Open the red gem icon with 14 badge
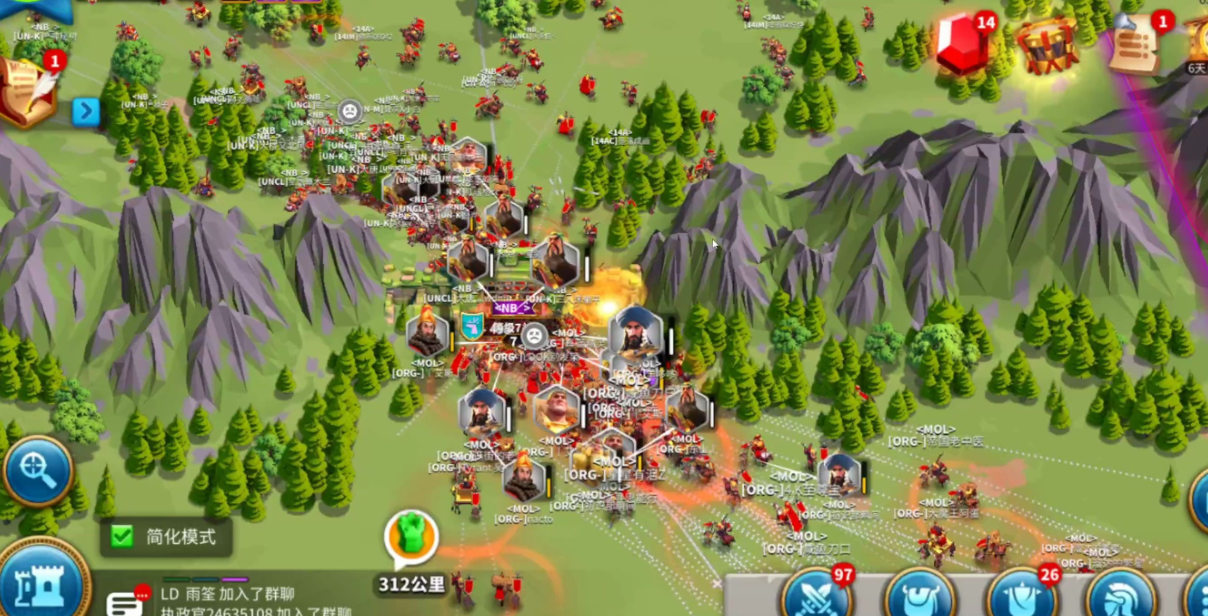 (962, 46)
